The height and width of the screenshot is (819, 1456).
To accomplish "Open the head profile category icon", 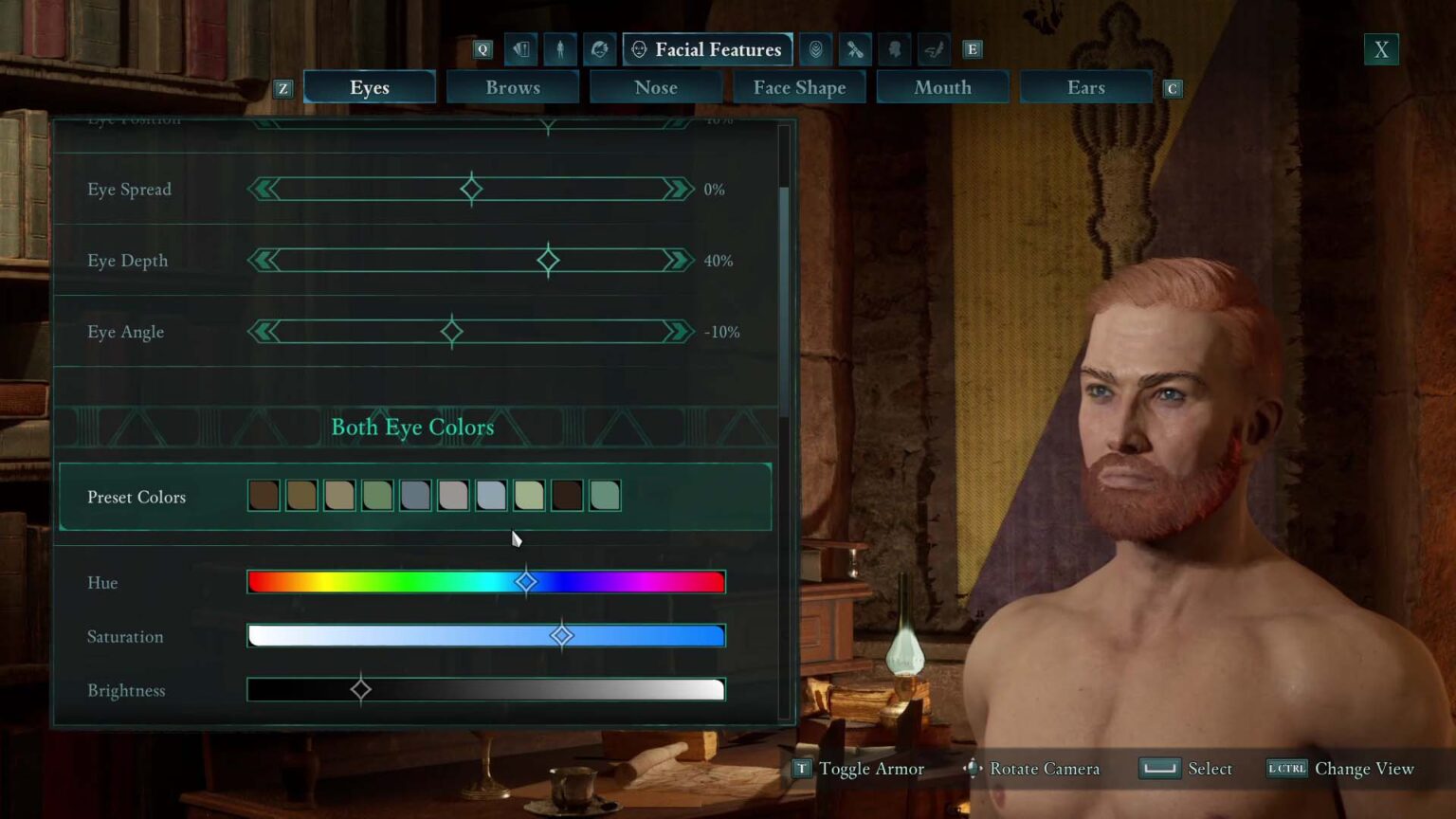I will (x=894, y=49).
